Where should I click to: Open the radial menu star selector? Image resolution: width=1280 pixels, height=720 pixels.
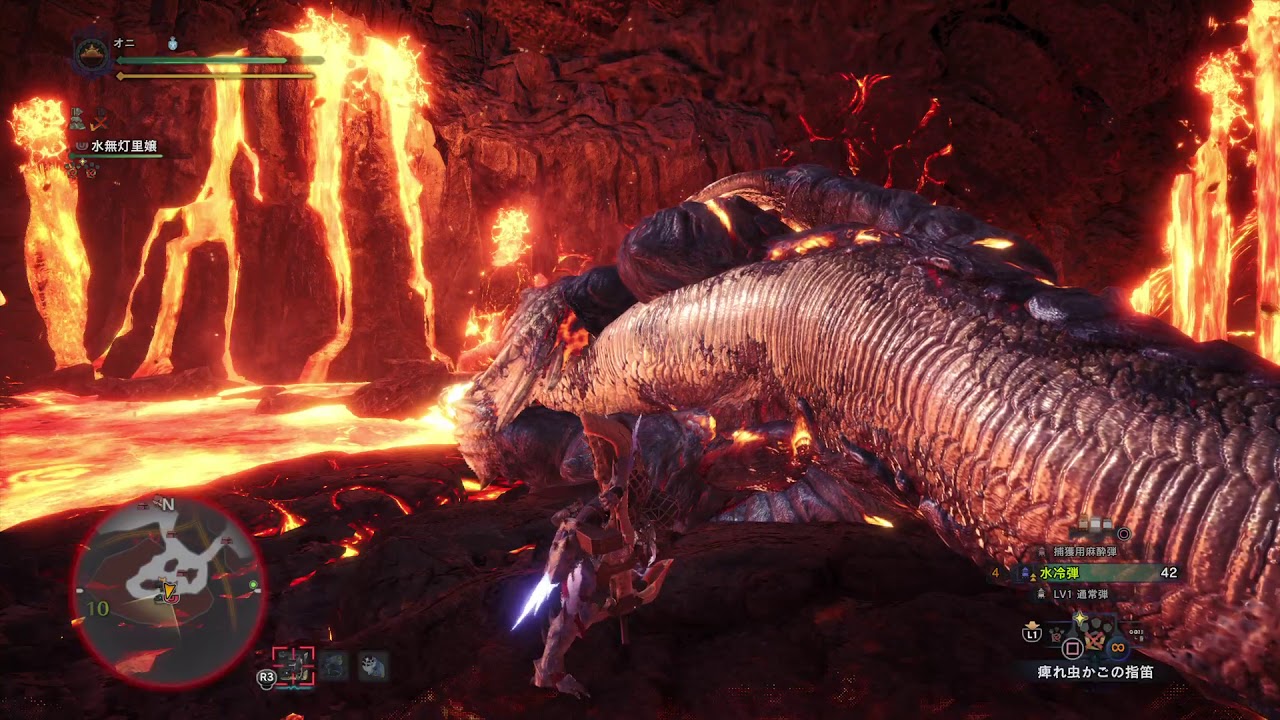1080,618
